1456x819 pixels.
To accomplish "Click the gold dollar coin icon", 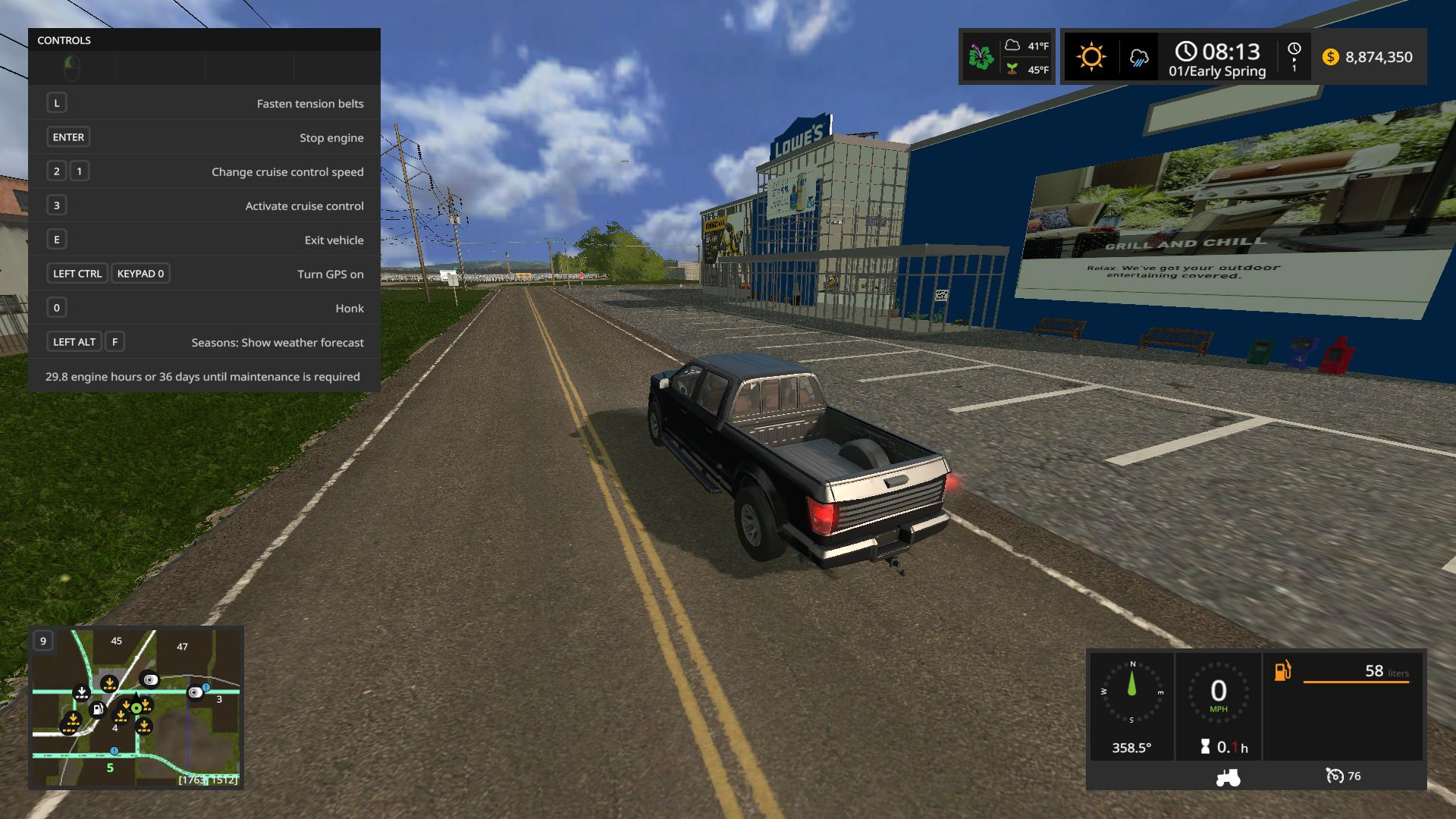I will [x=1331, y=57].
